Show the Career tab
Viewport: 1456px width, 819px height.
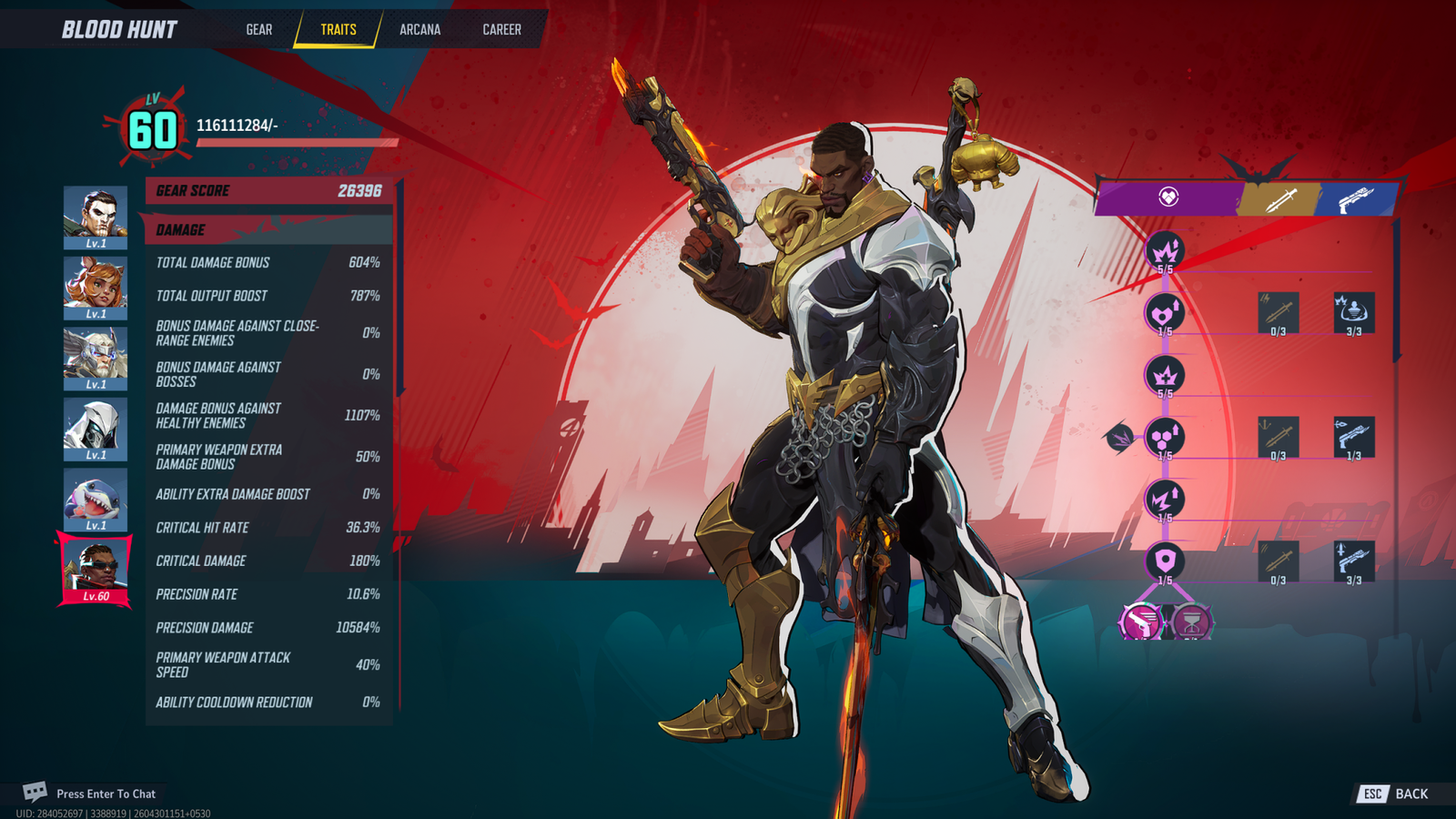tap(501, 29)
